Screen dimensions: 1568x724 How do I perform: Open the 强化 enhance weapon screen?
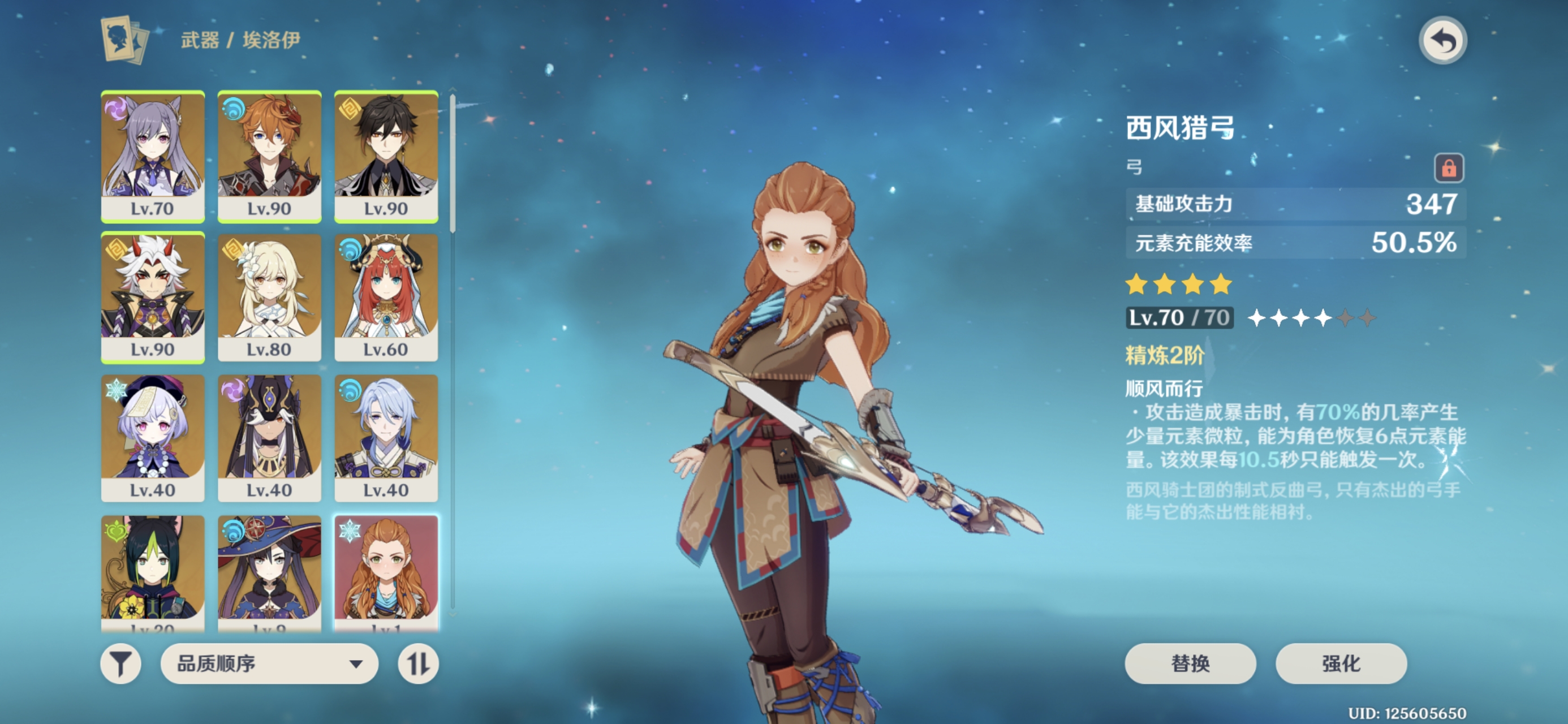[x=1341, y=663]
